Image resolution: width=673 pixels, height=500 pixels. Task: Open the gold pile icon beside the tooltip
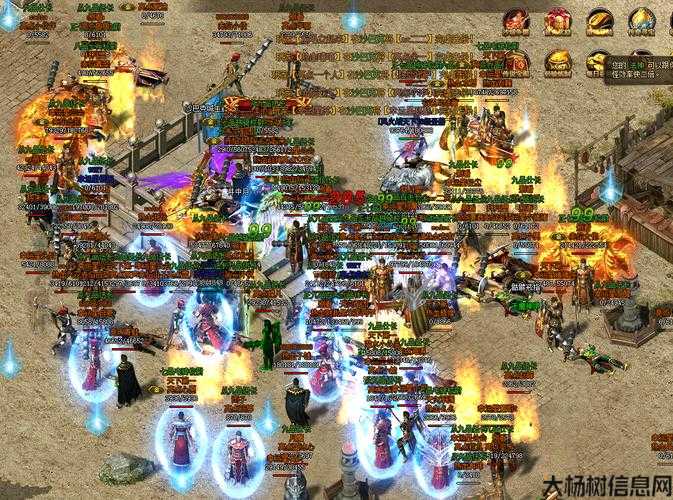597,62
